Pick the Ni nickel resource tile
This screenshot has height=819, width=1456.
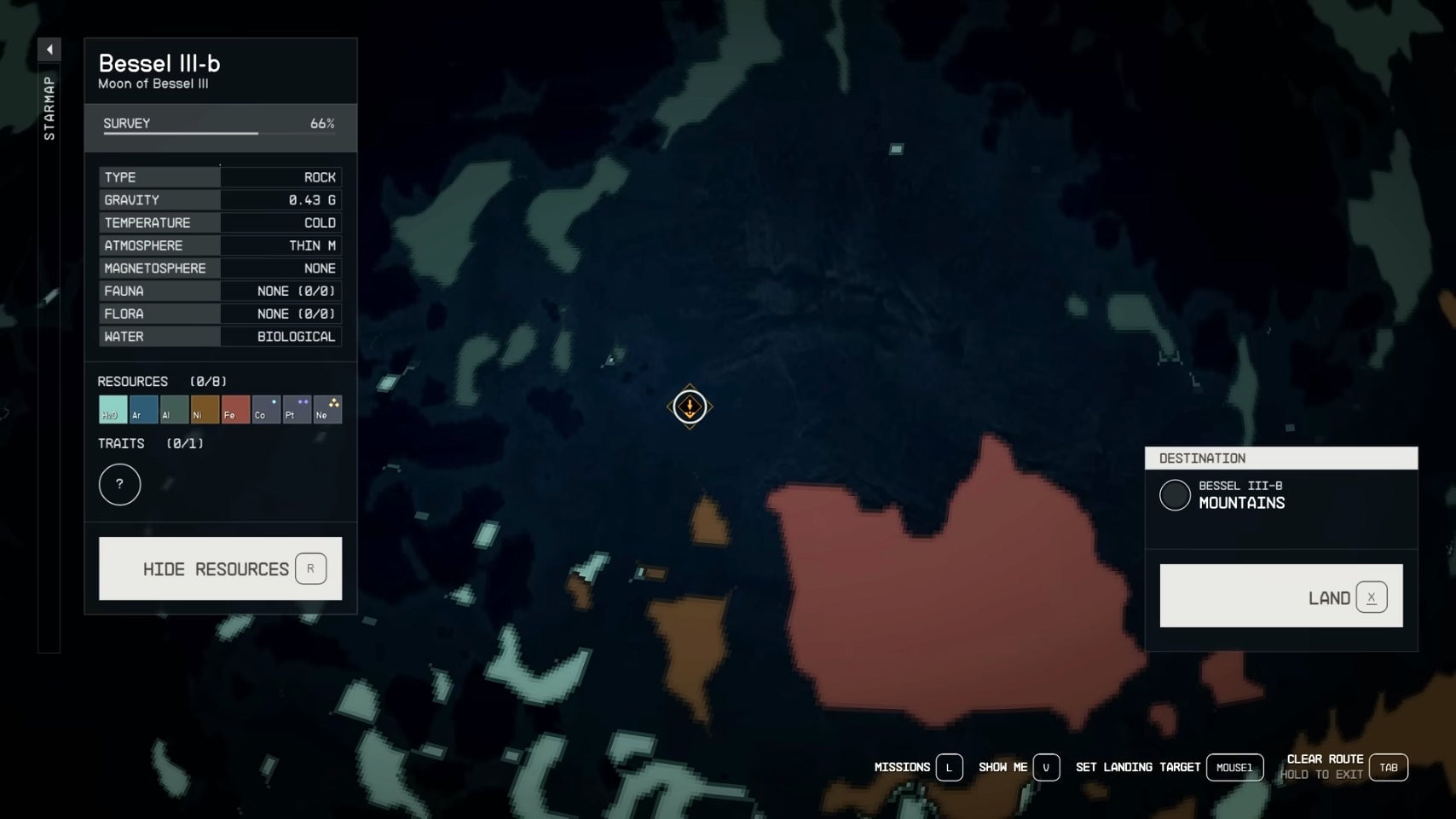coord(205,410)
